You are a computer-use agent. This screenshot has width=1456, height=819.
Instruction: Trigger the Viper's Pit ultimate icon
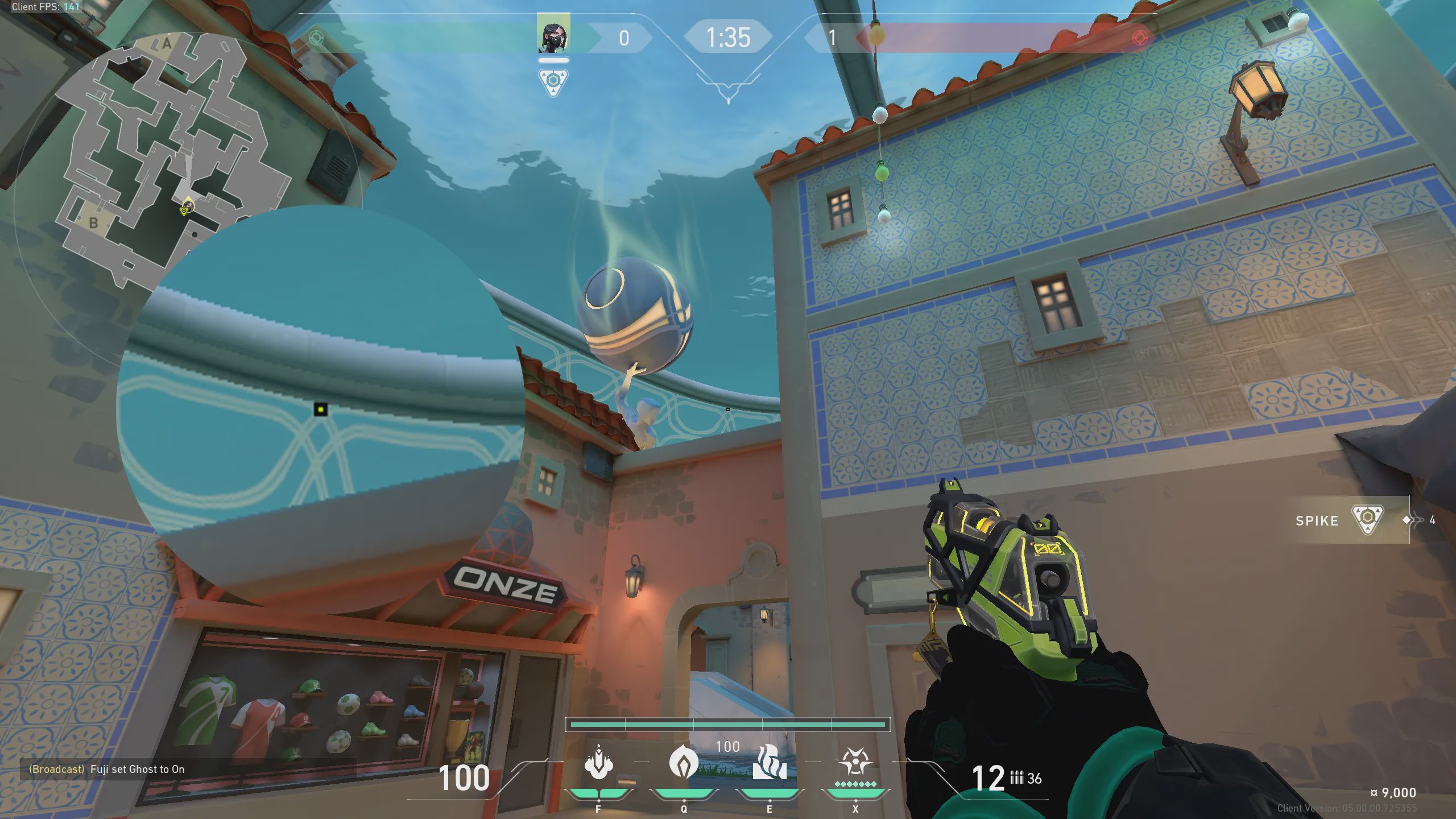click(x=855, y=762)
